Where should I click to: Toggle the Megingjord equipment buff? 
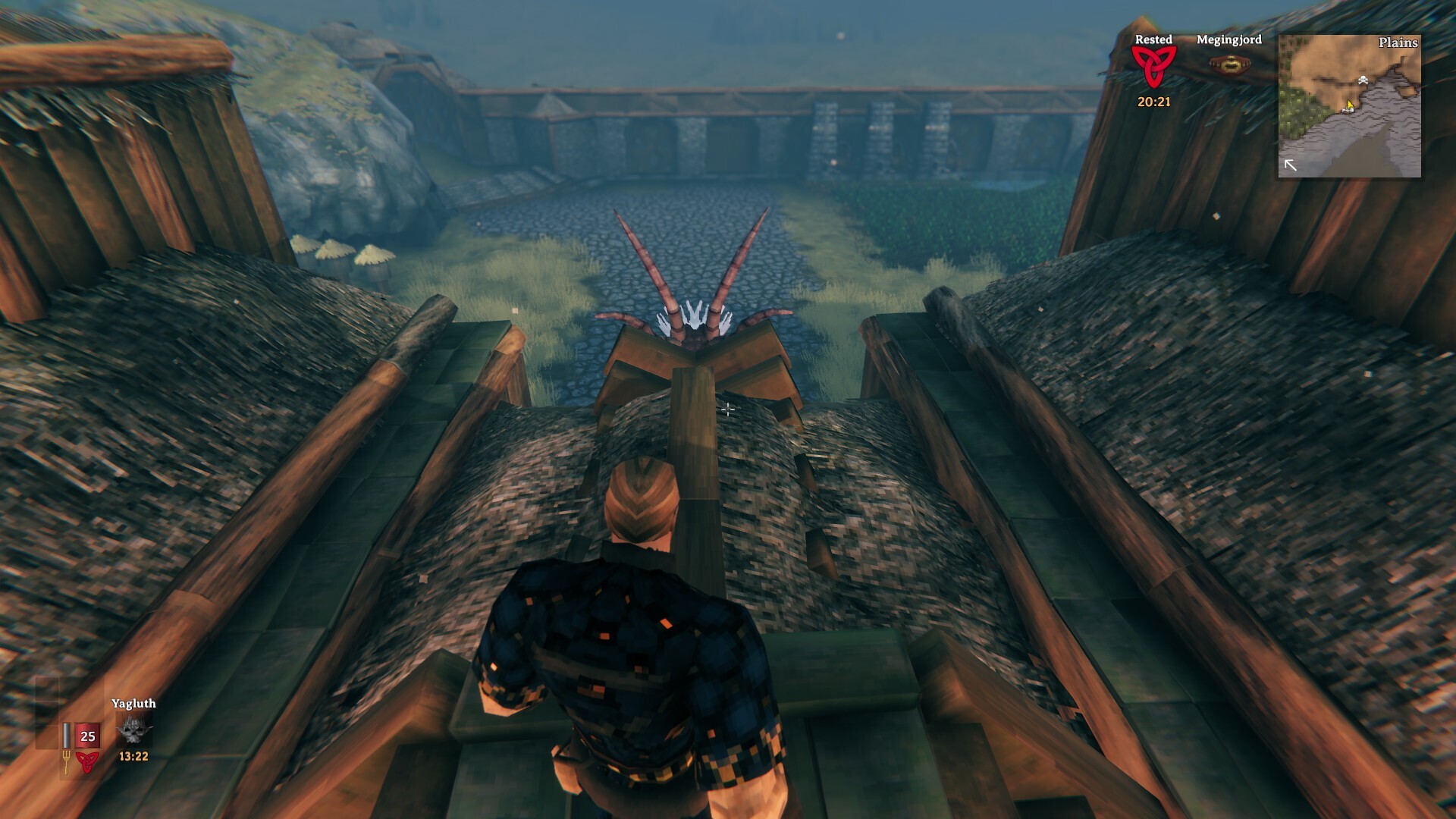tap(1231, 65)
